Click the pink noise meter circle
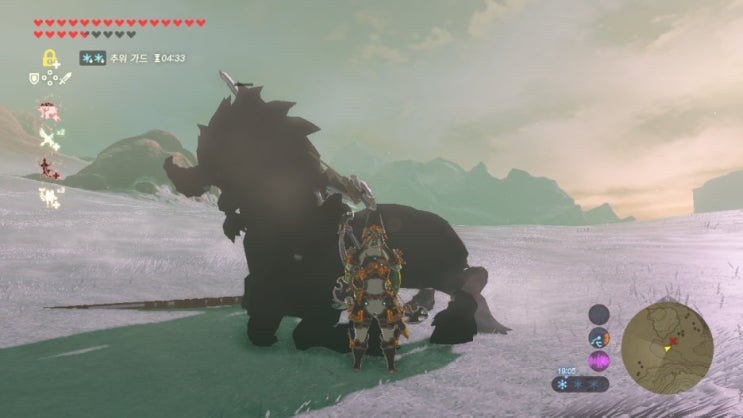The image size is (743, 418). pos(600,360)
